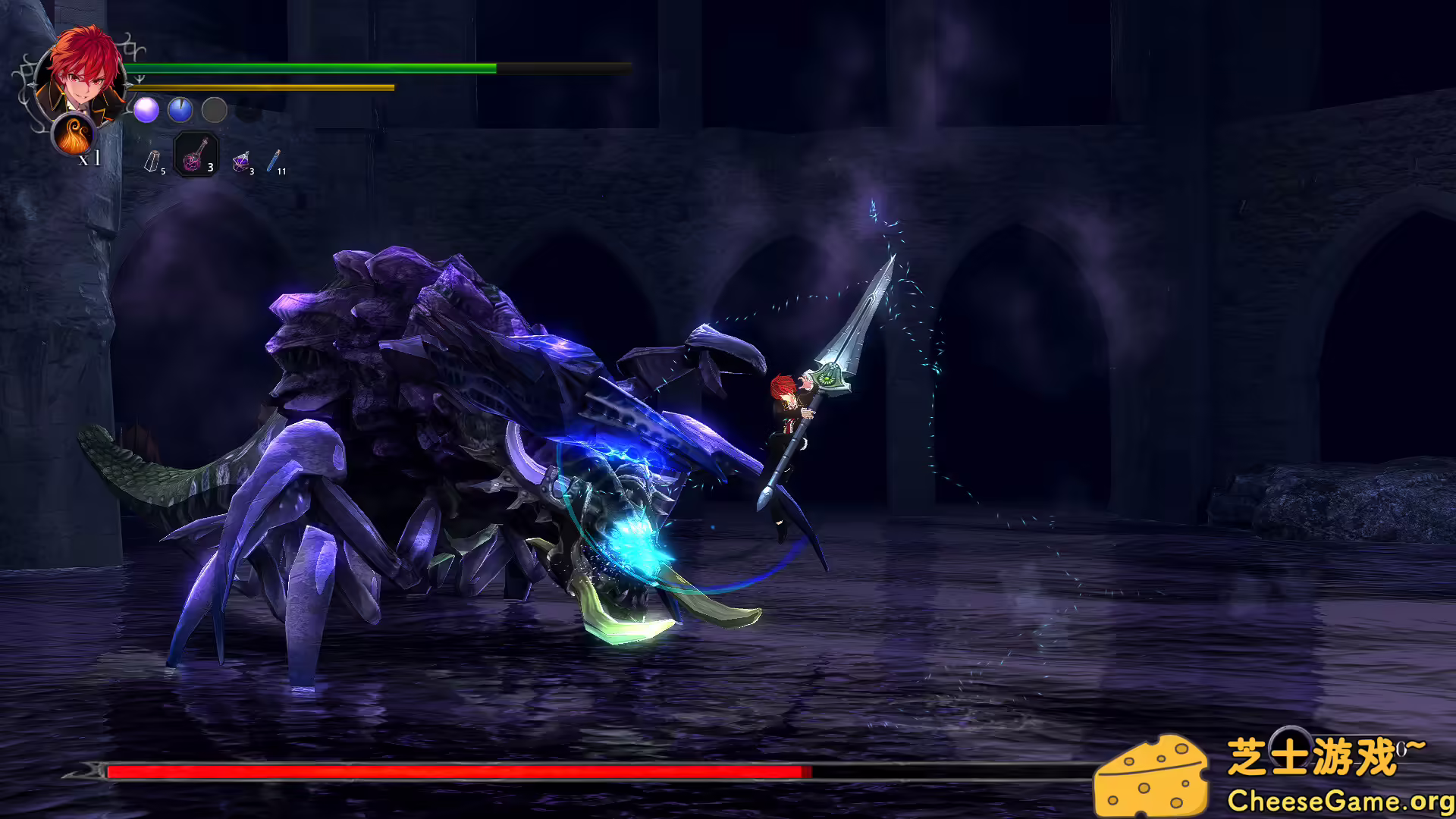Click the salt bottle item showing count 5
This screenshot has height=819, width=1456.
tap(152, 161)
